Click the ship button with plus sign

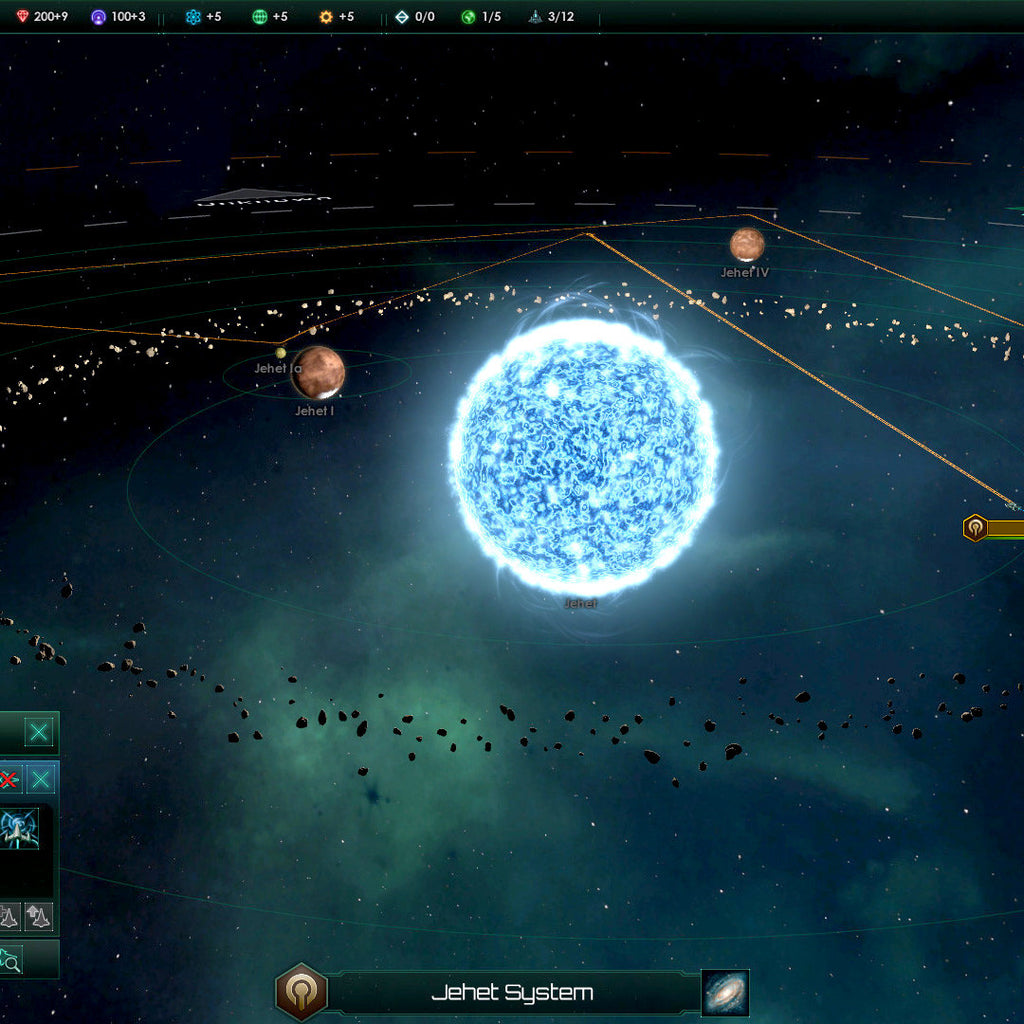point(9,916)
